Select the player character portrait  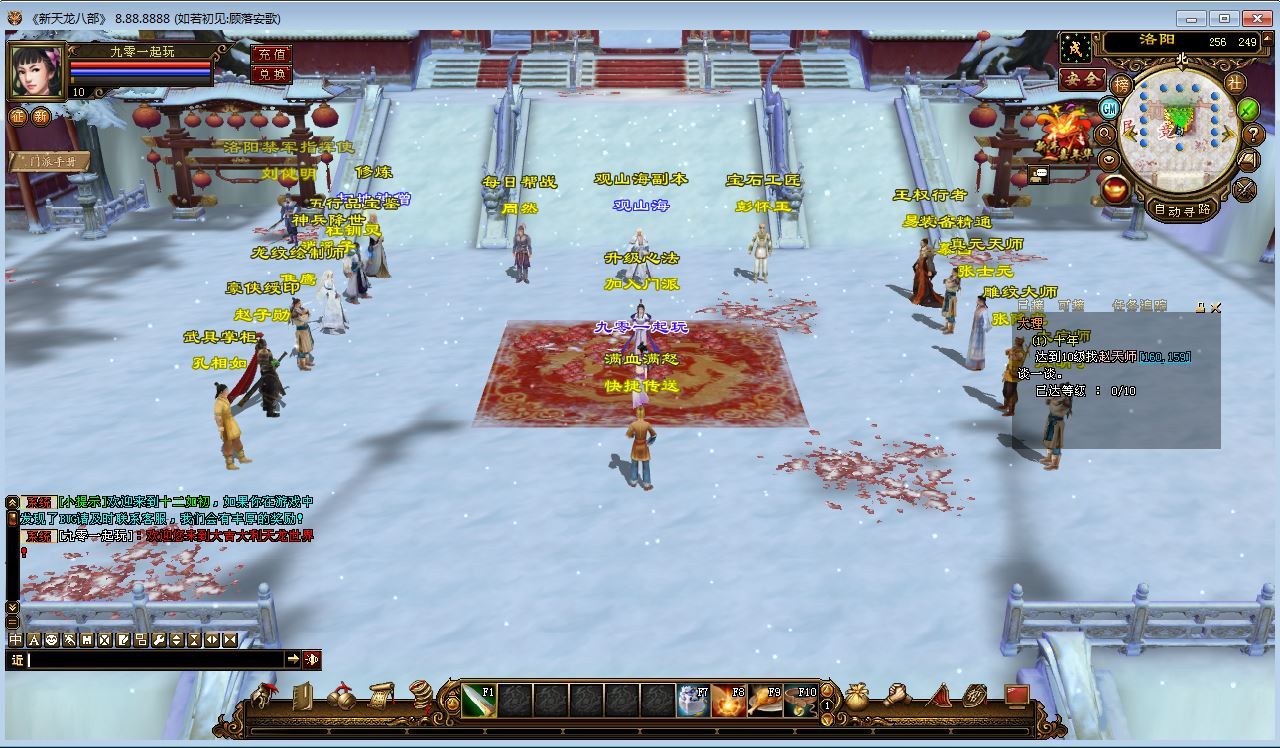tap(36, 70)
